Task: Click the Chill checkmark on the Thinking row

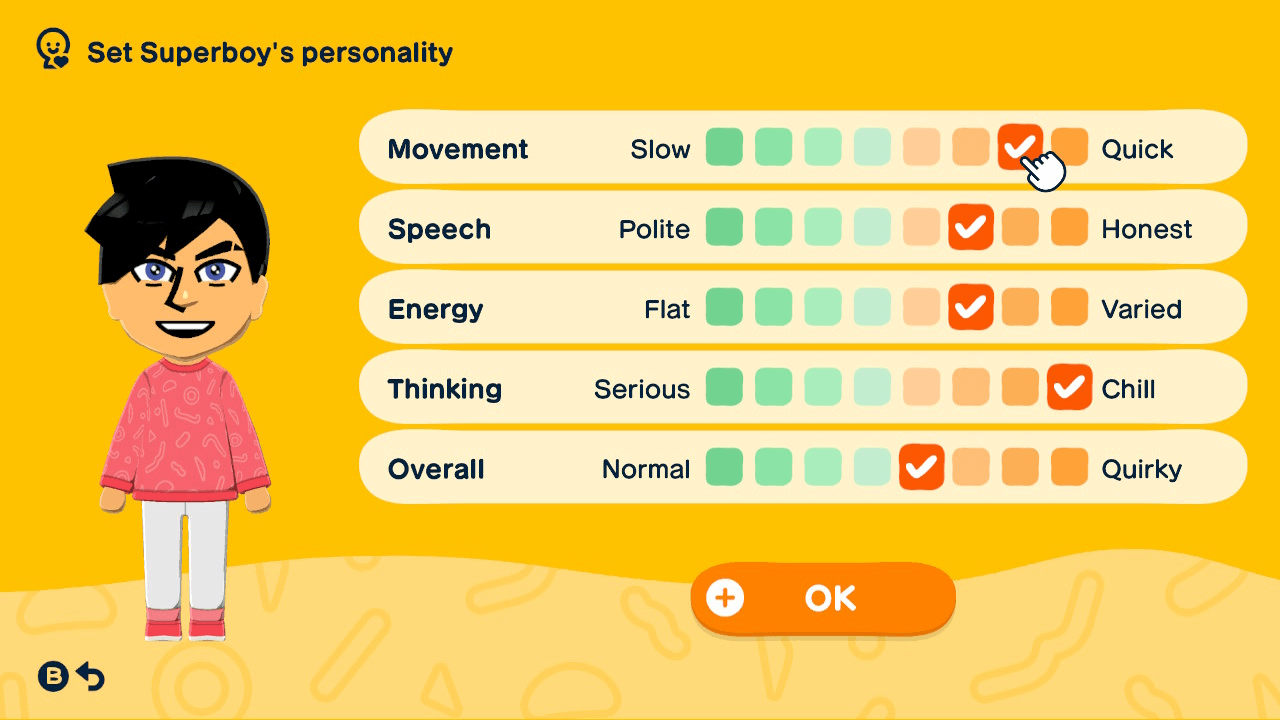Action: (1069, 388)
